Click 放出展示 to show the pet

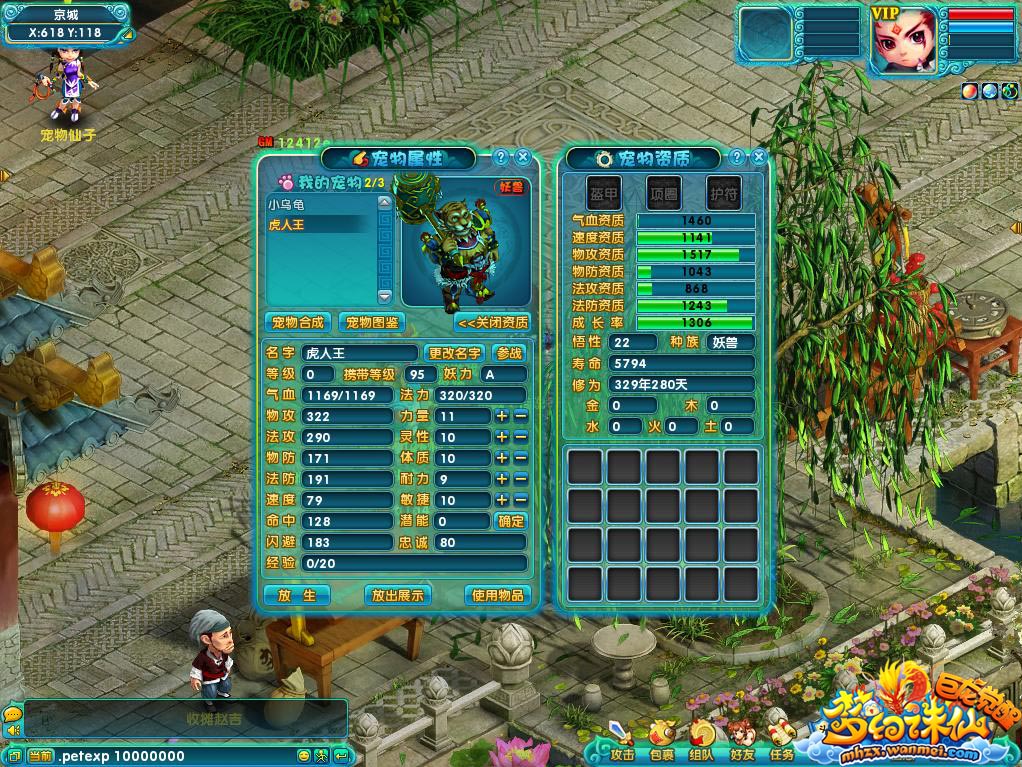(397, 595)
